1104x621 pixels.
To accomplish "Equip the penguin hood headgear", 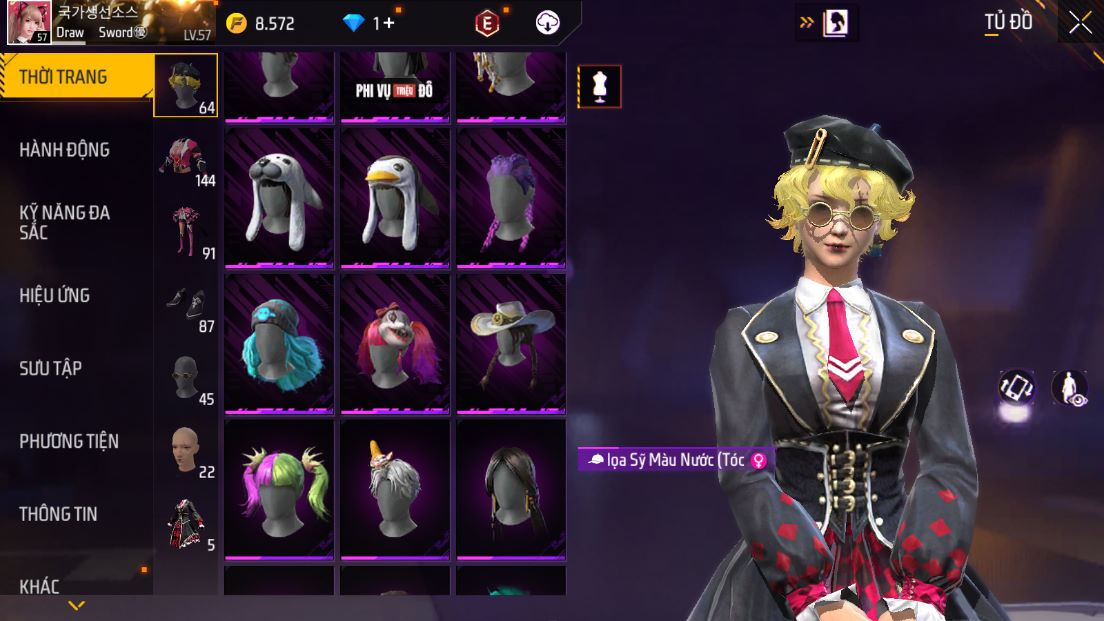I will click(396, 198).
